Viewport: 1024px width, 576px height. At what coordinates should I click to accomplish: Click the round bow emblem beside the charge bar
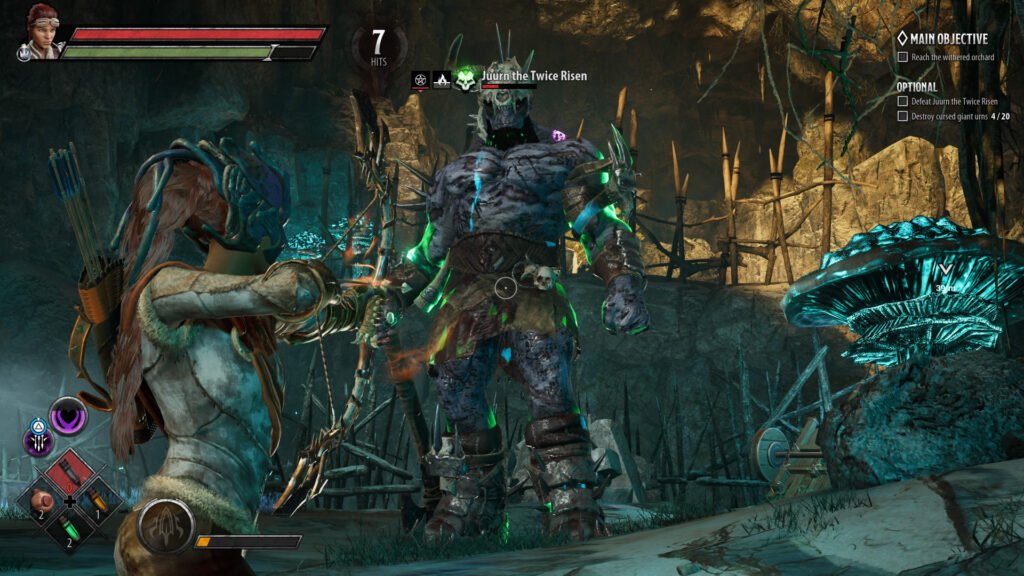[x=165, y=527]
